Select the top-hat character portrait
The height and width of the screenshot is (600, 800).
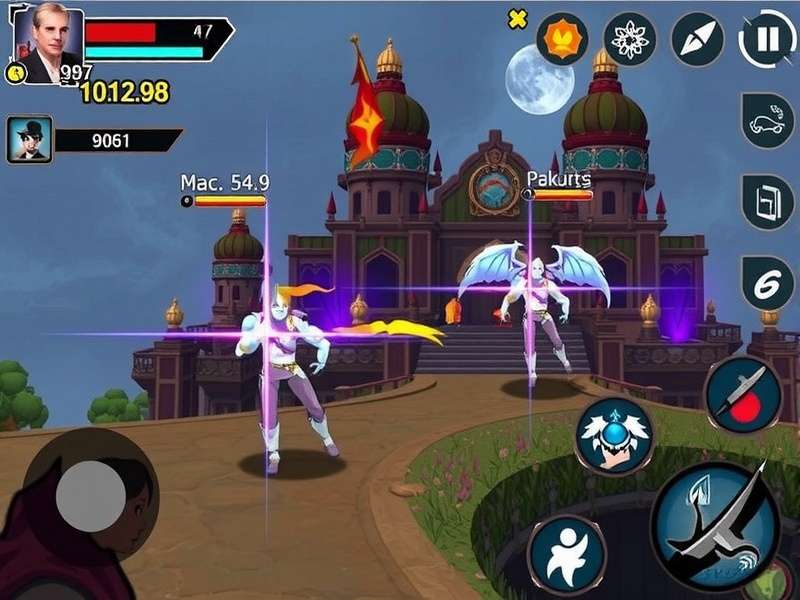[x=29, y=139]
